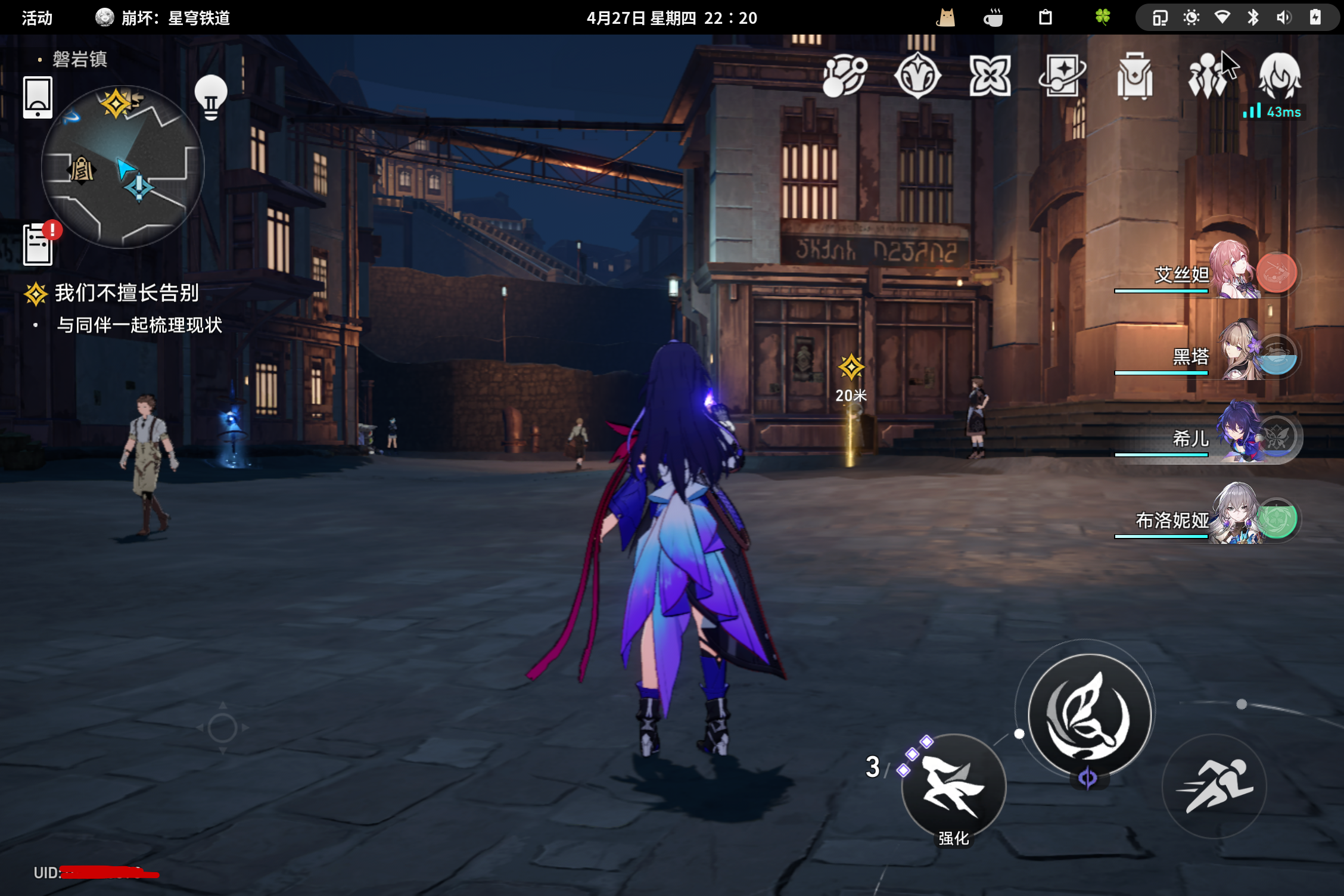Click the circular minimap
The image size is (1344, 896).
[123, 167]
